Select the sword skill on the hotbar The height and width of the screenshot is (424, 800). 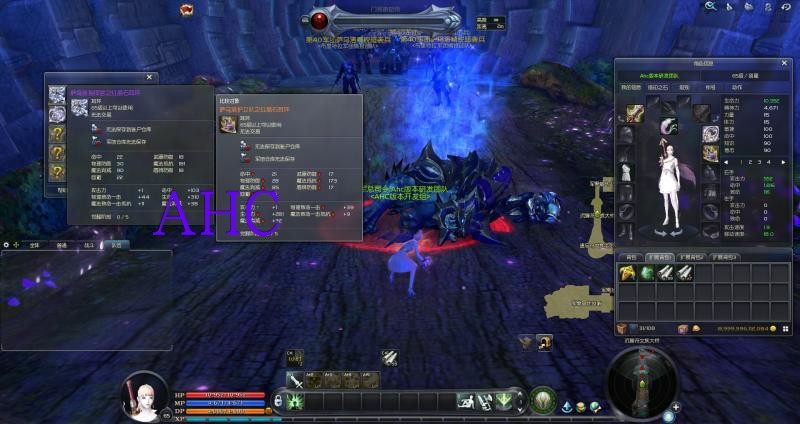[296, 380]
